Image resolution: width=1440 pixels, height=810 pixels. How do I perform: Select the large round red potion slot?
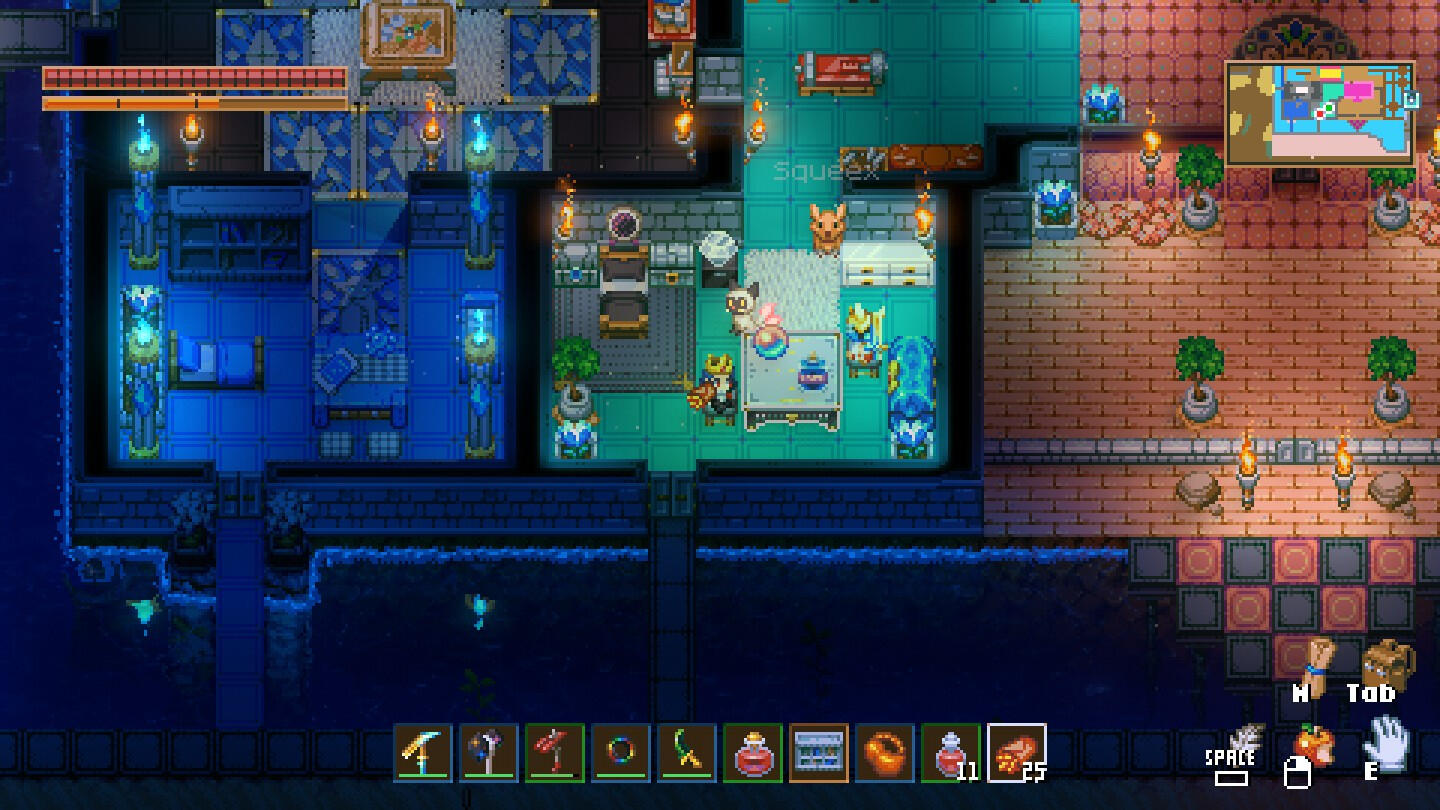pyautogui.click(x=753, y=752)
